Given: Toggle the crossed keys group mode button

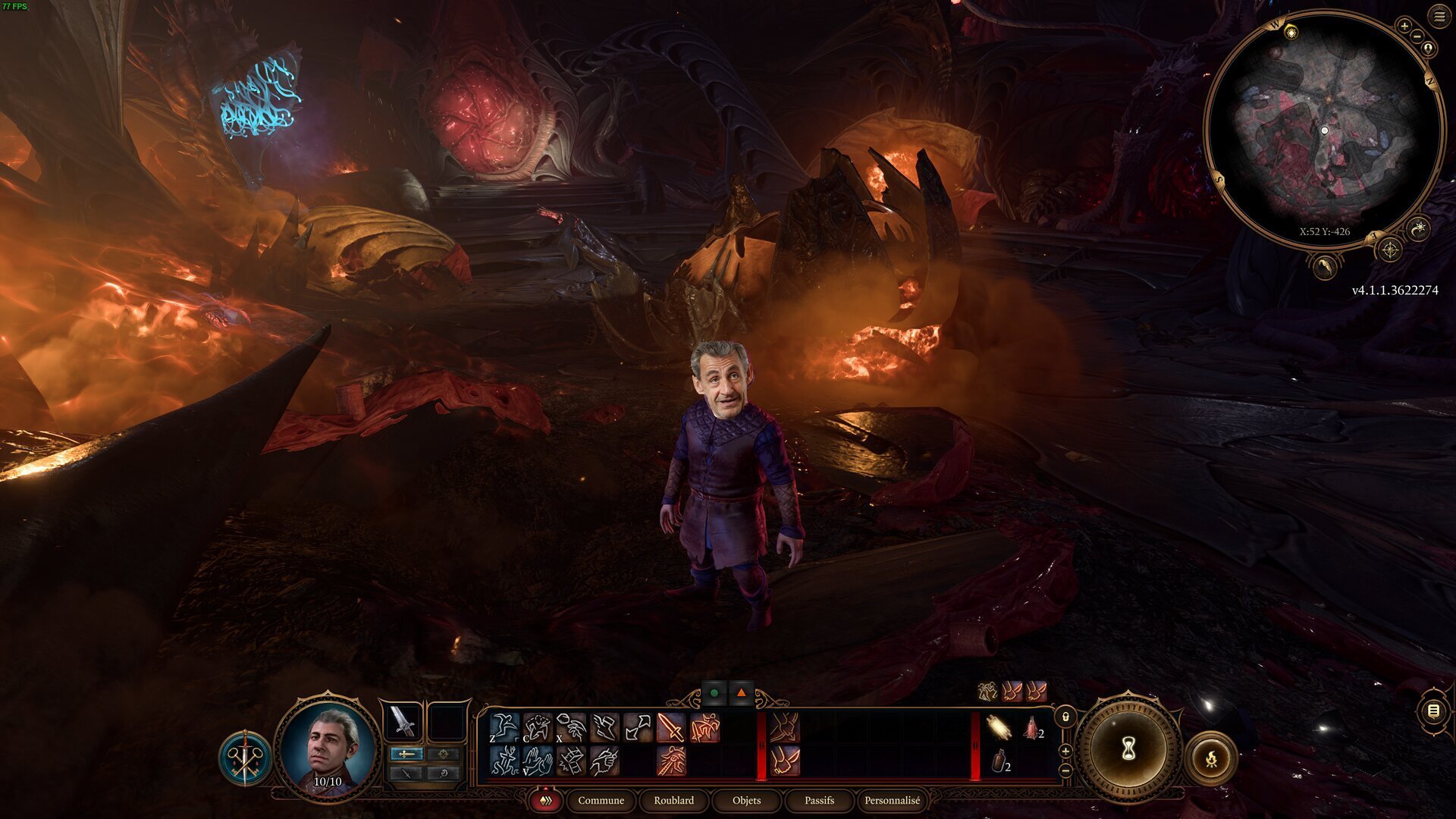Looking at the screenshot, I should (x=245, y=757).
